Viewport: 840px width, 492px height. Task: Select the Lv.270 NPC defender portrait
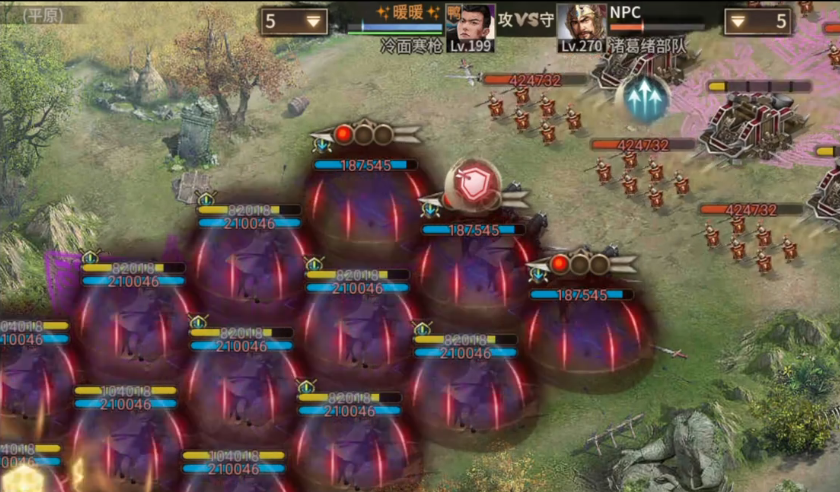(x=580, y=22)
